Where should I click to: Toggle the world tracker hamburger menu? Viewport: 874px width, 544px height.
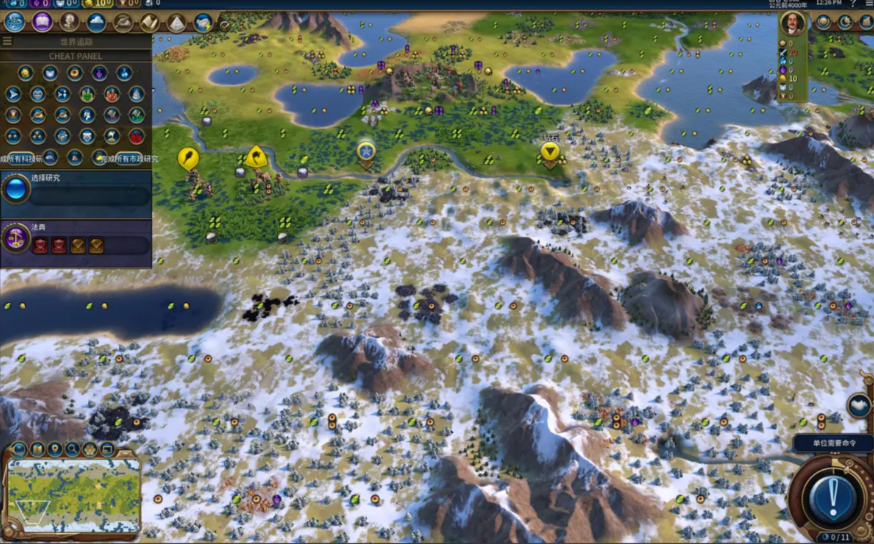click(x=7, y=42)
